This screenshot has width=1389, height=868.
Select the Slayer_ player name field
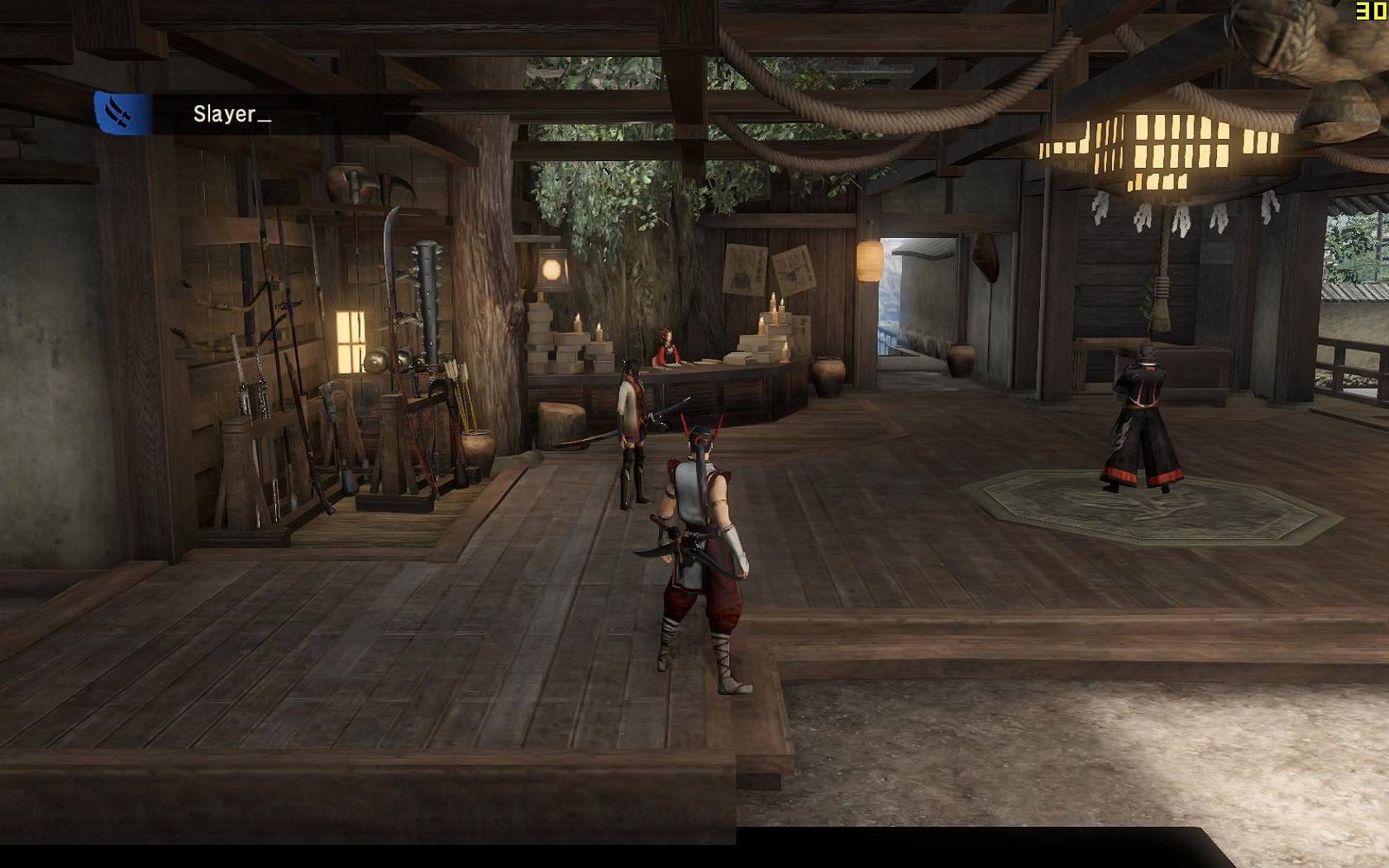tap(232, 114)
